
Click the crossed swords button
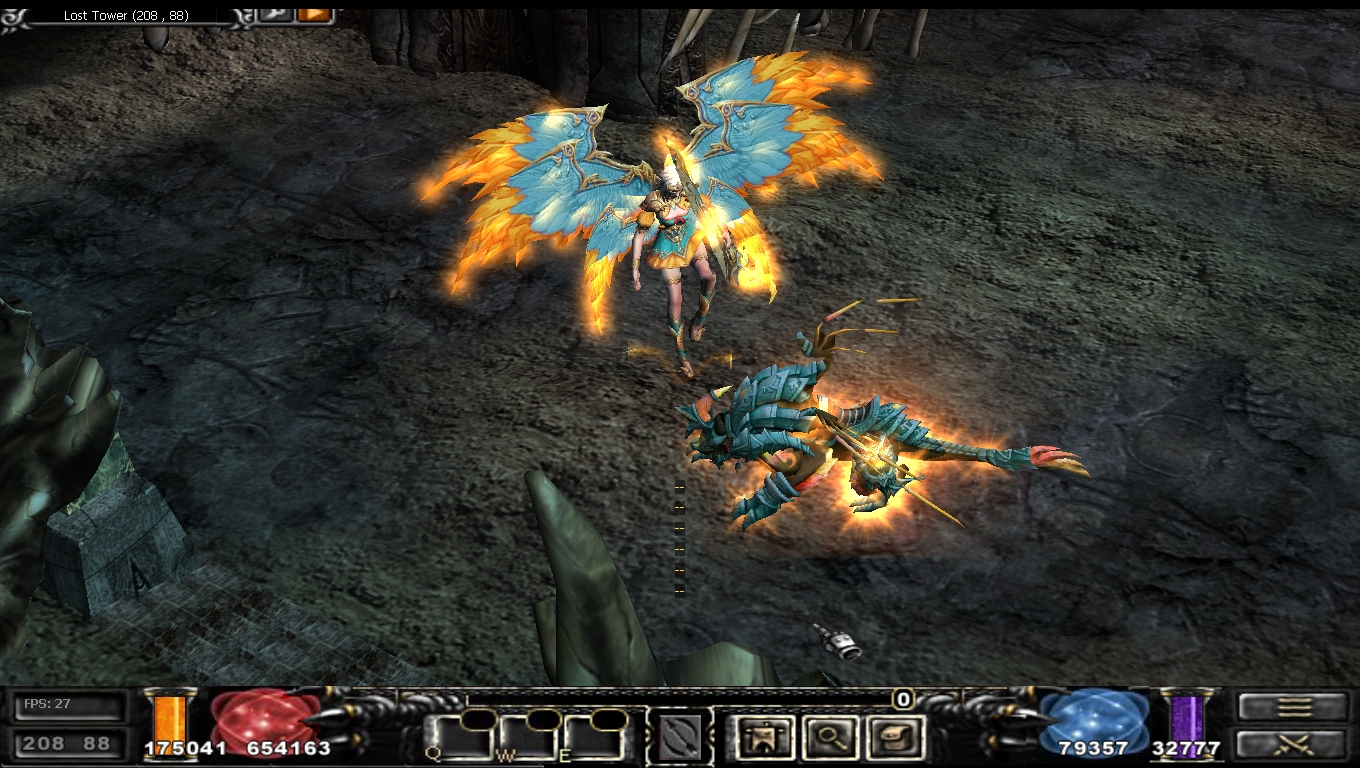(x=1293, y=744)
